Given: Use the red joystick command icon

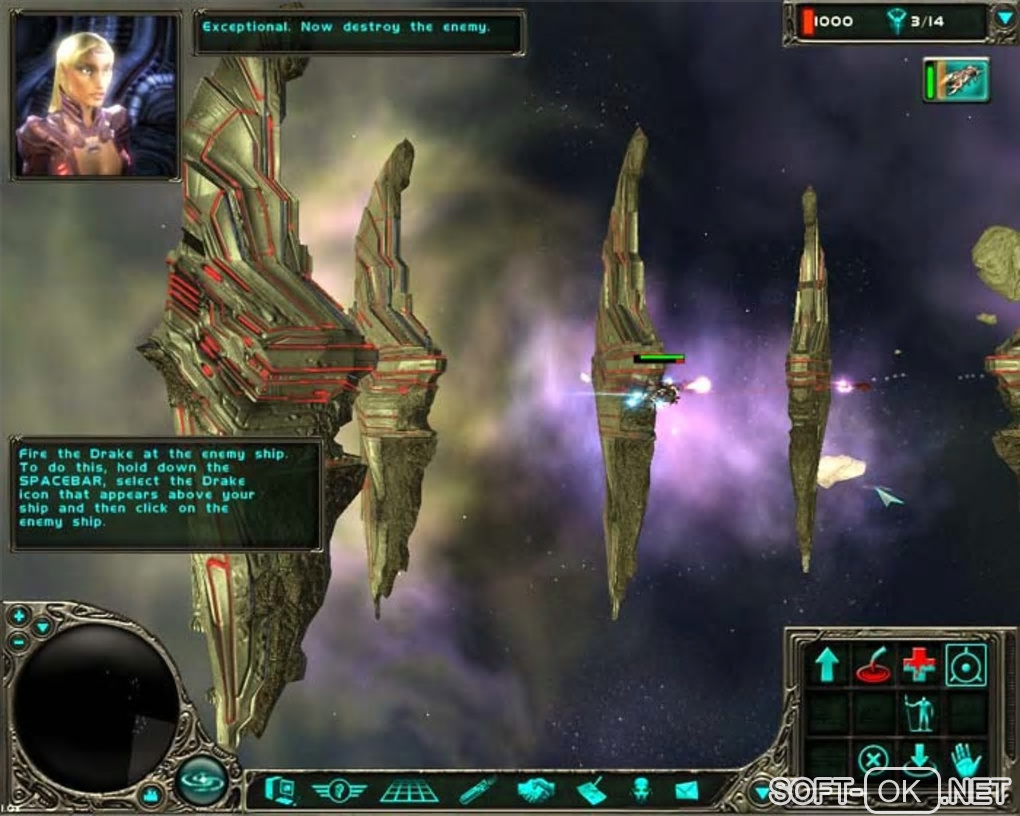Looking at the screenshot, I should coord(873,665).
